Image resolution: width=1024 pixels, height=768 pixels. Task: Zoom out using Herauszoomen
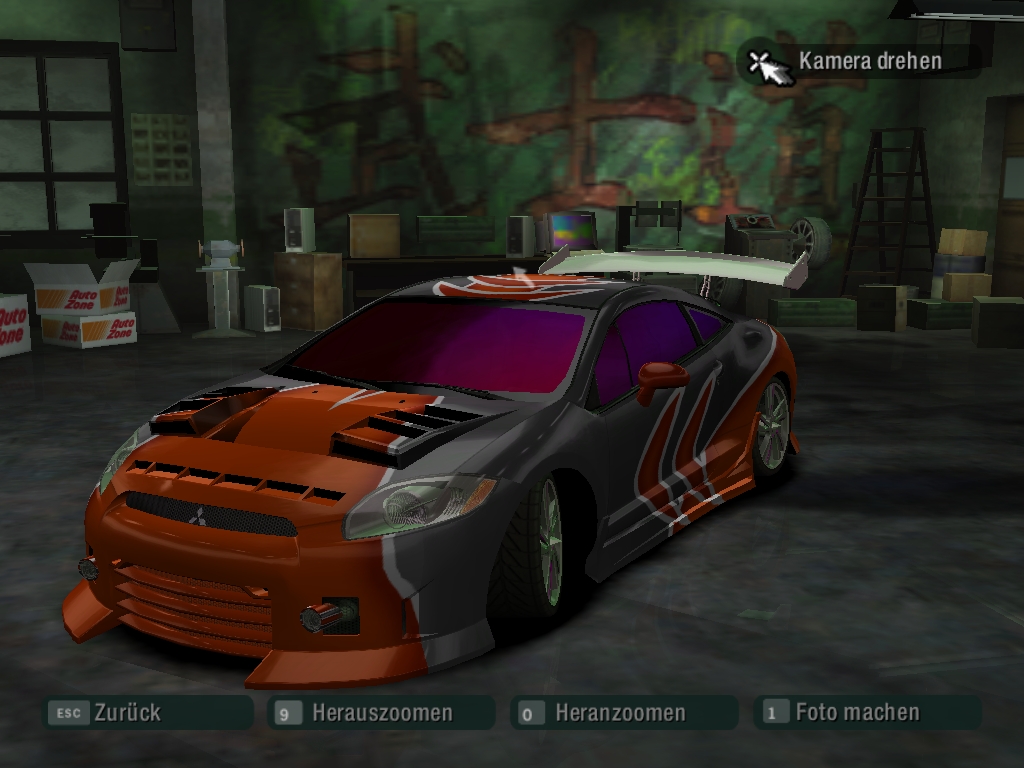point(381,713)
